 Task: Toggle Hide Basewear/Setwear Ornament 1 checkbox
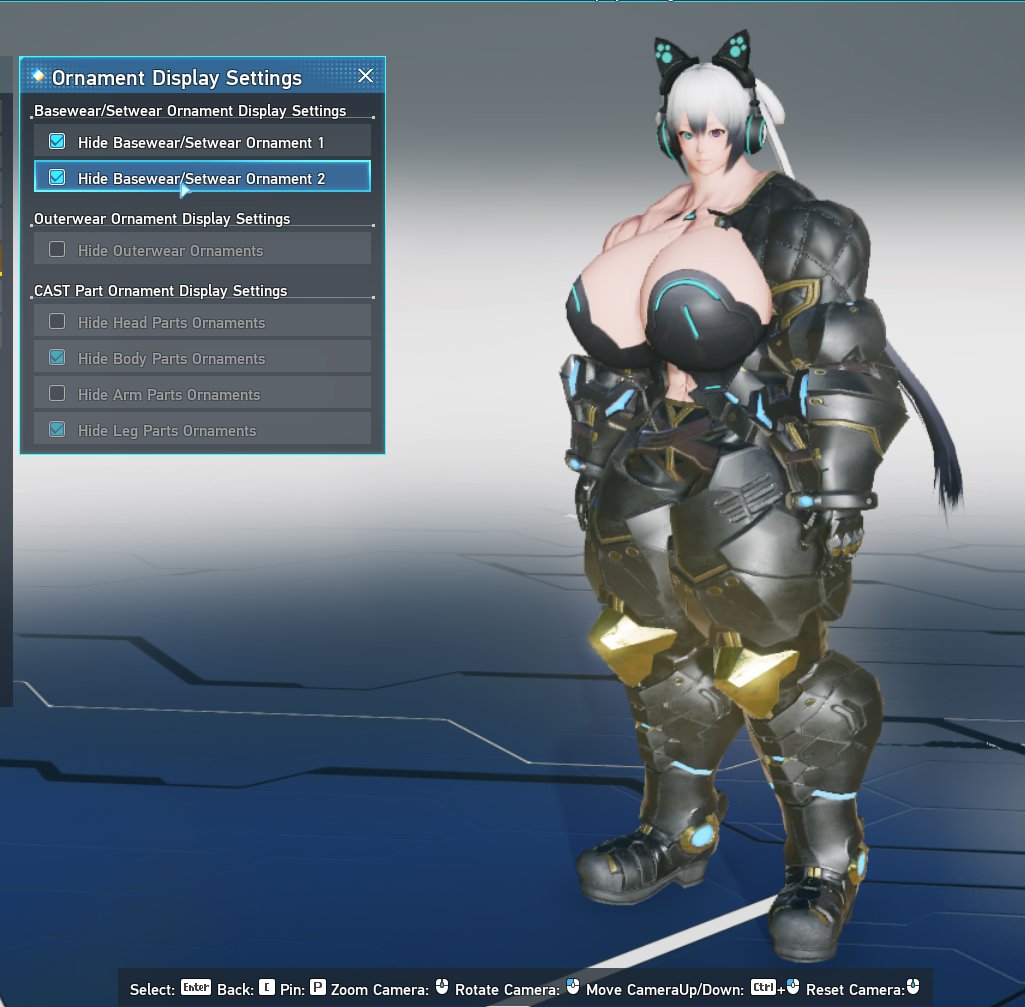58,142
